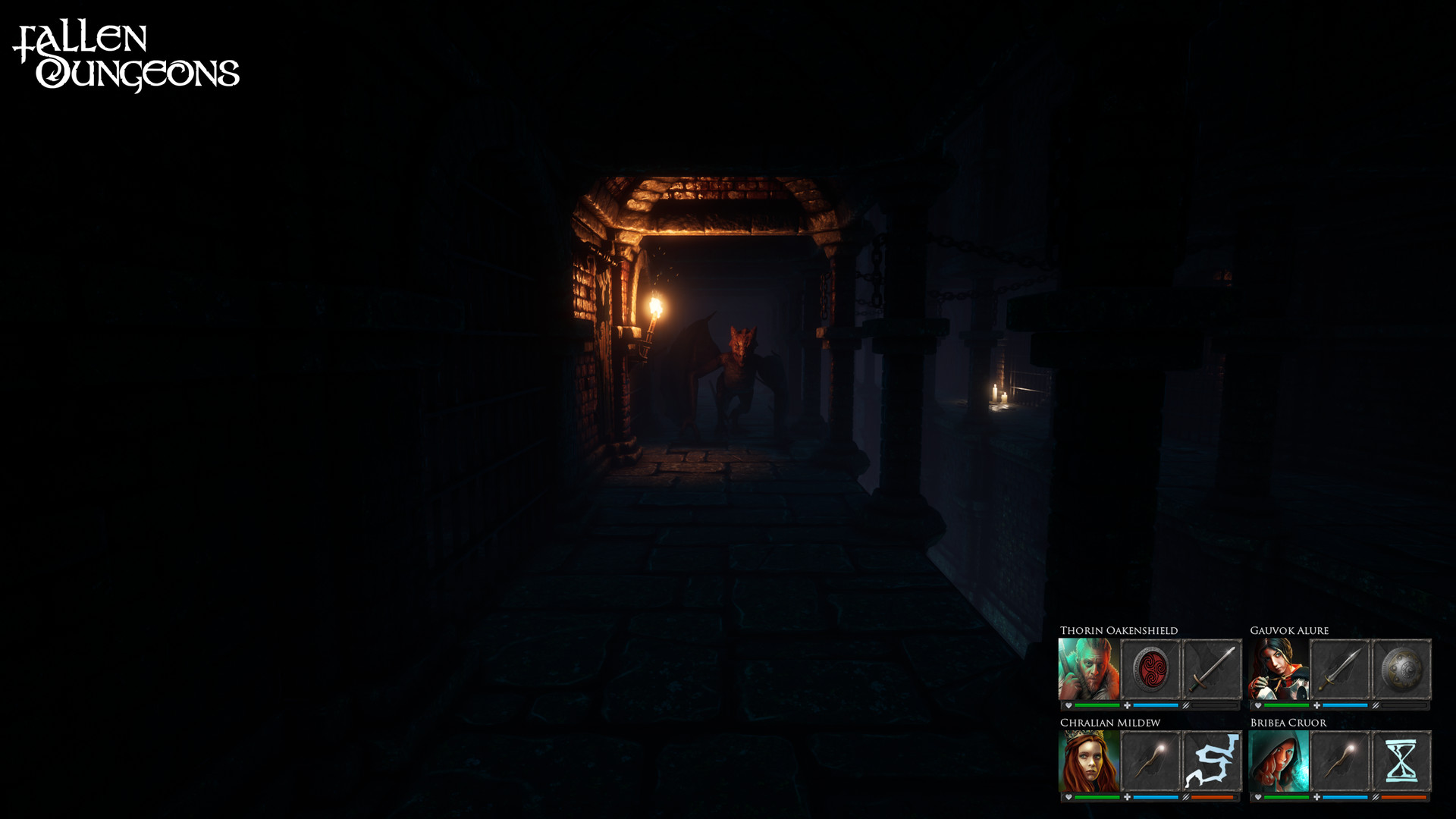Click the hatched stamina icon under Thorin
This screenshot has width=1456, height=819.
pyautogui.click(x=1186, y=705)
